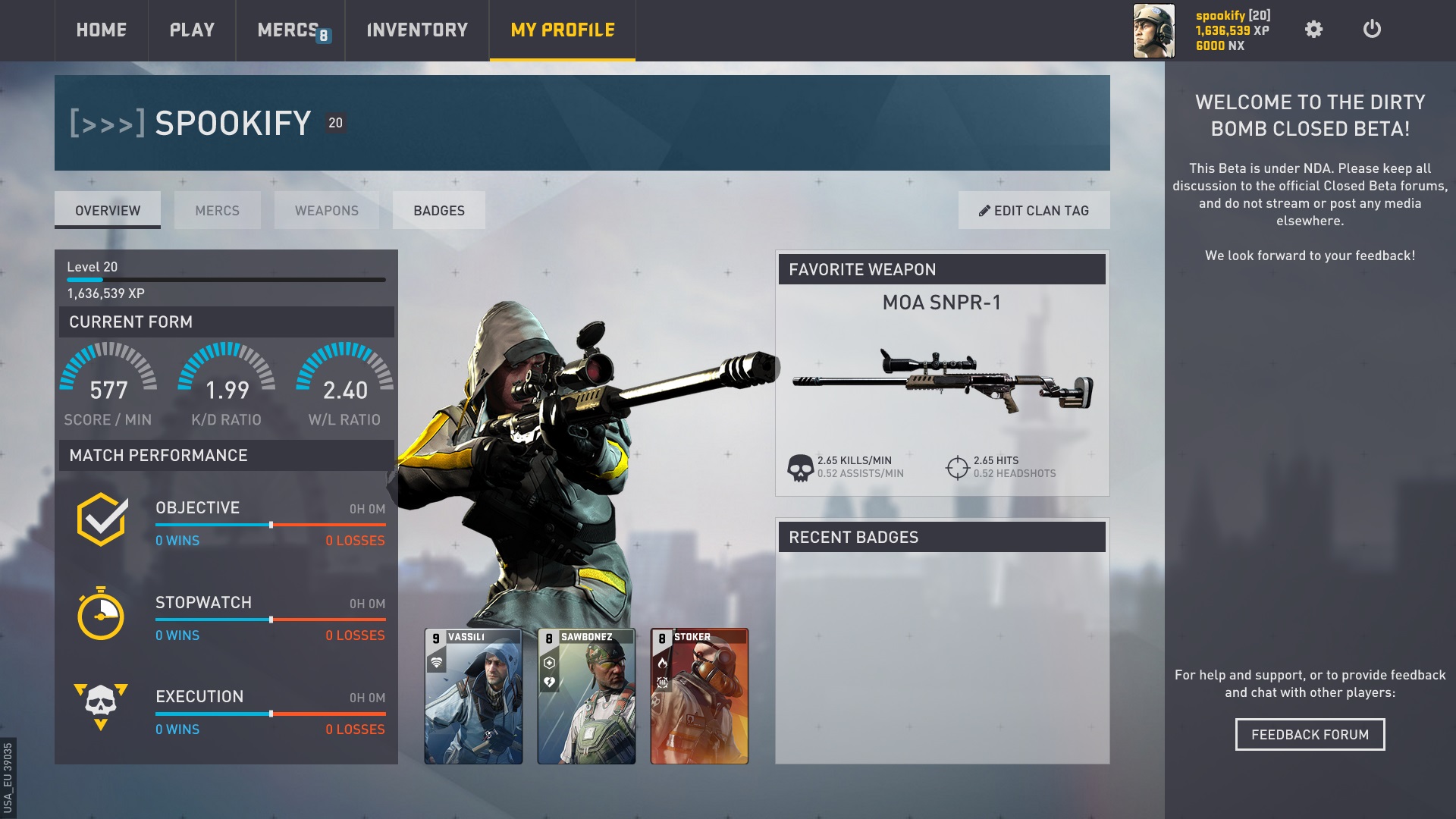Click the settings gear icon
Viewport: 1456px width, 819px height.
click(1313, 30)
